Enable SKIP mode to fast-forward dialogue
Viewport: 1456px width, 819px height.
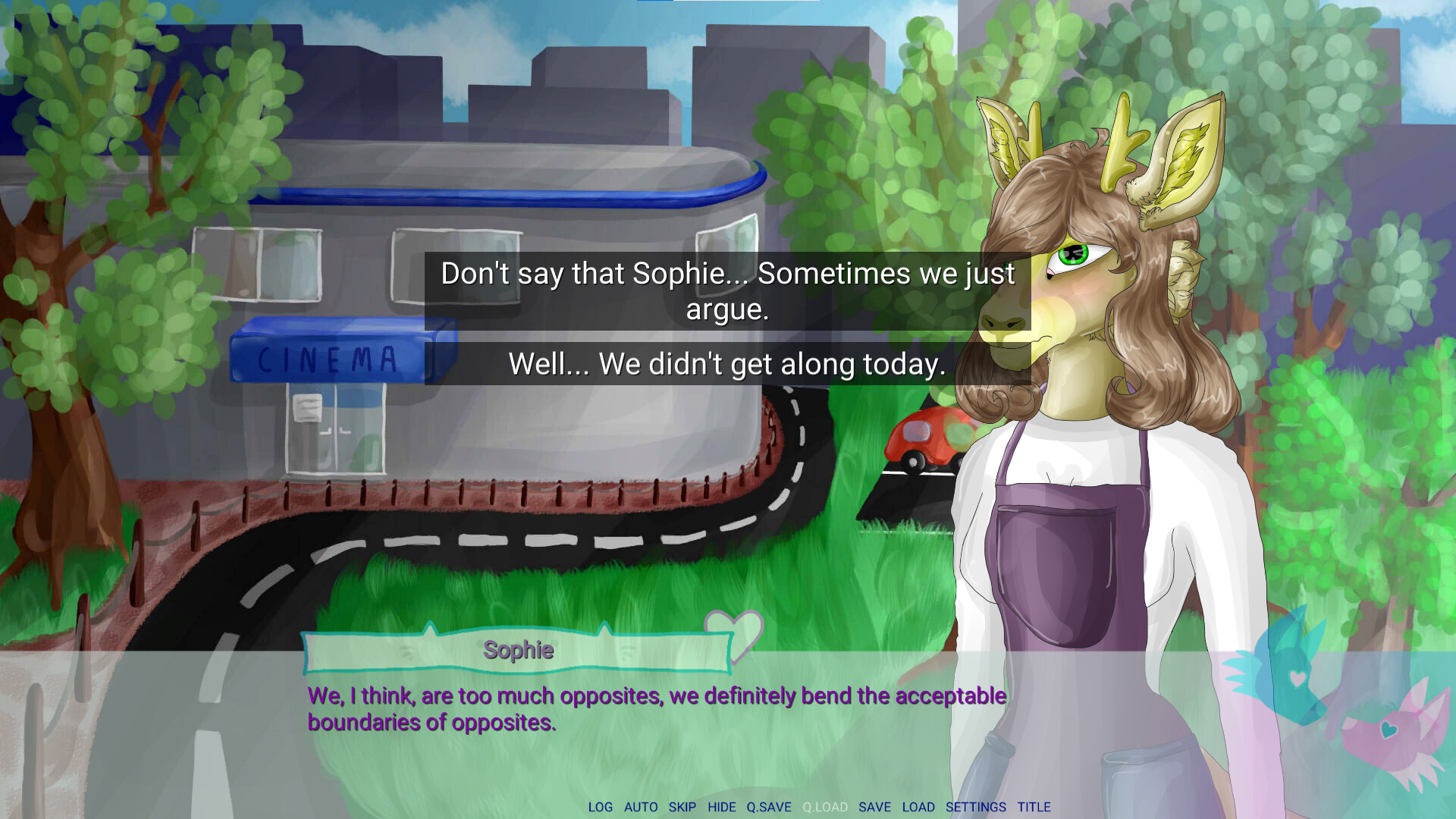coord(682,807)
